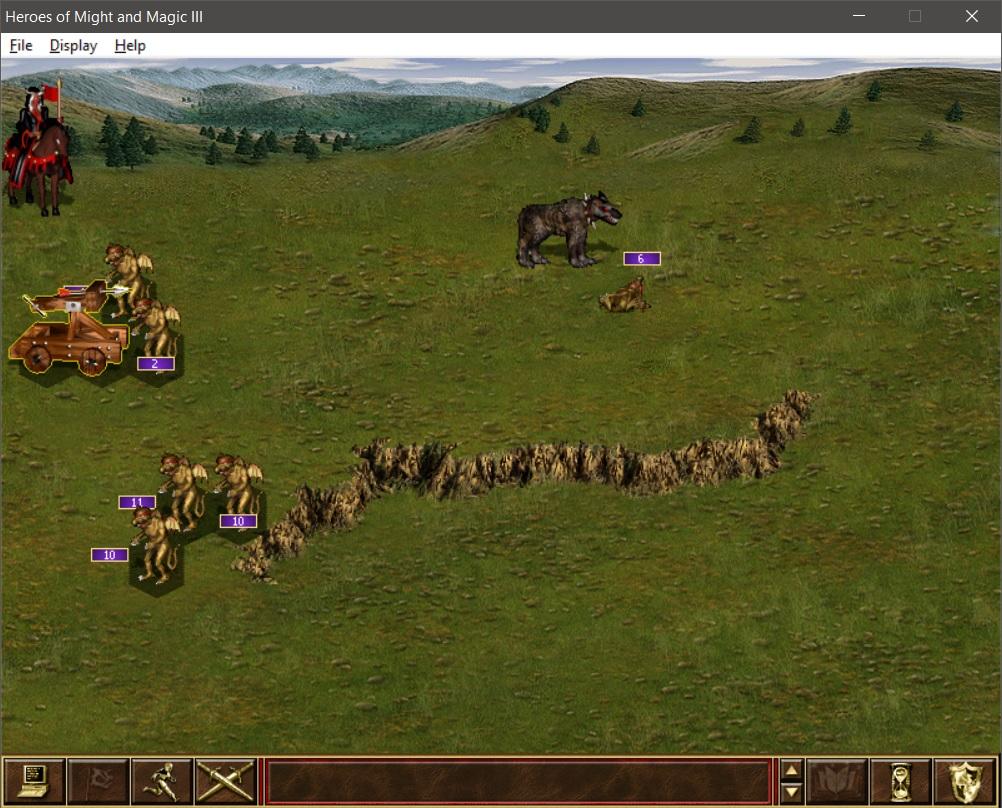The width and height of the screenshot is (1002, 808).
Task: Select the enemy stack of 6 creatures
Action: point(566,232)
